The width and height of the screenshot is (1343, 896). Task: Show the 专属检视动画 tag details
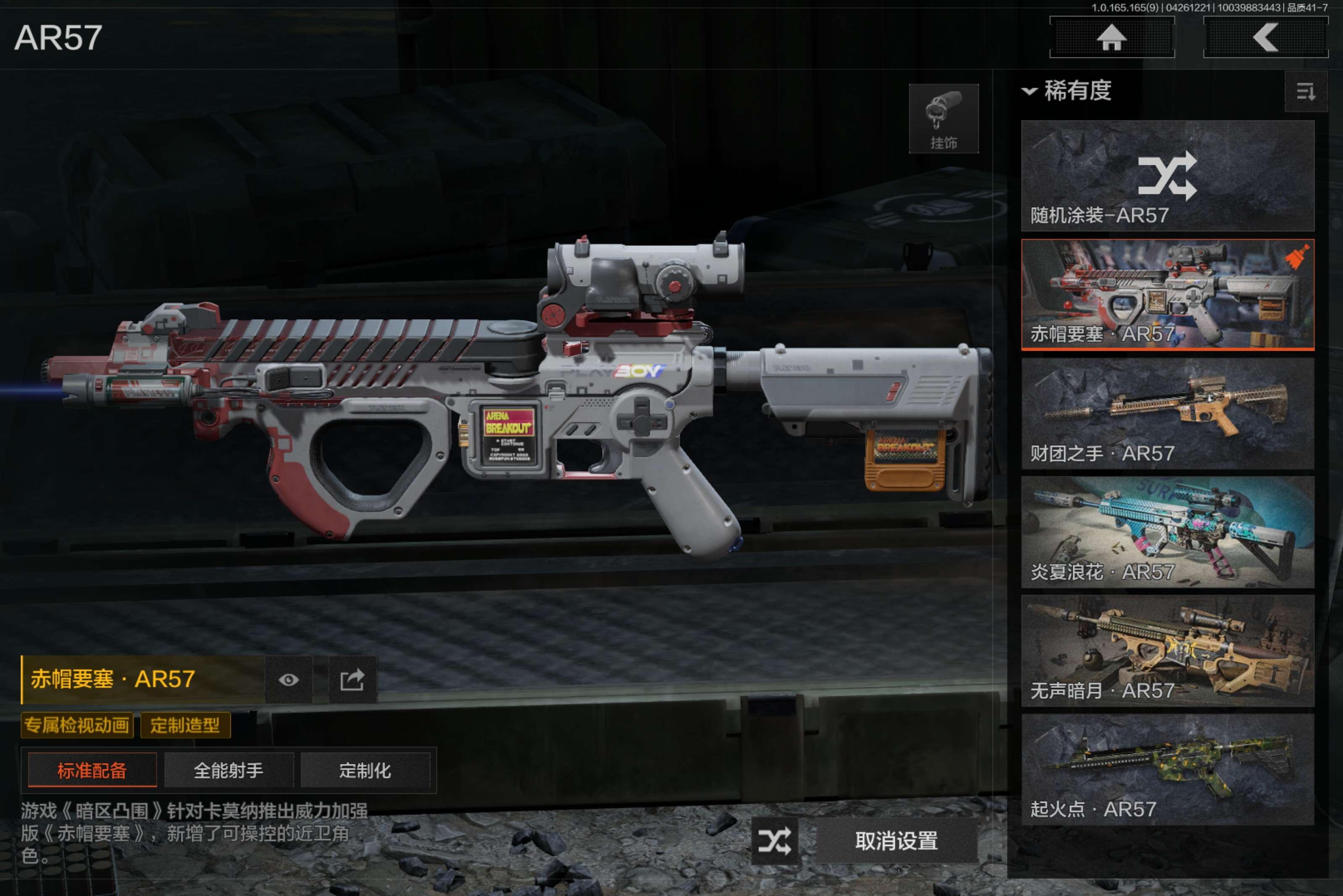pyautogui.click(x=77, y=725)
